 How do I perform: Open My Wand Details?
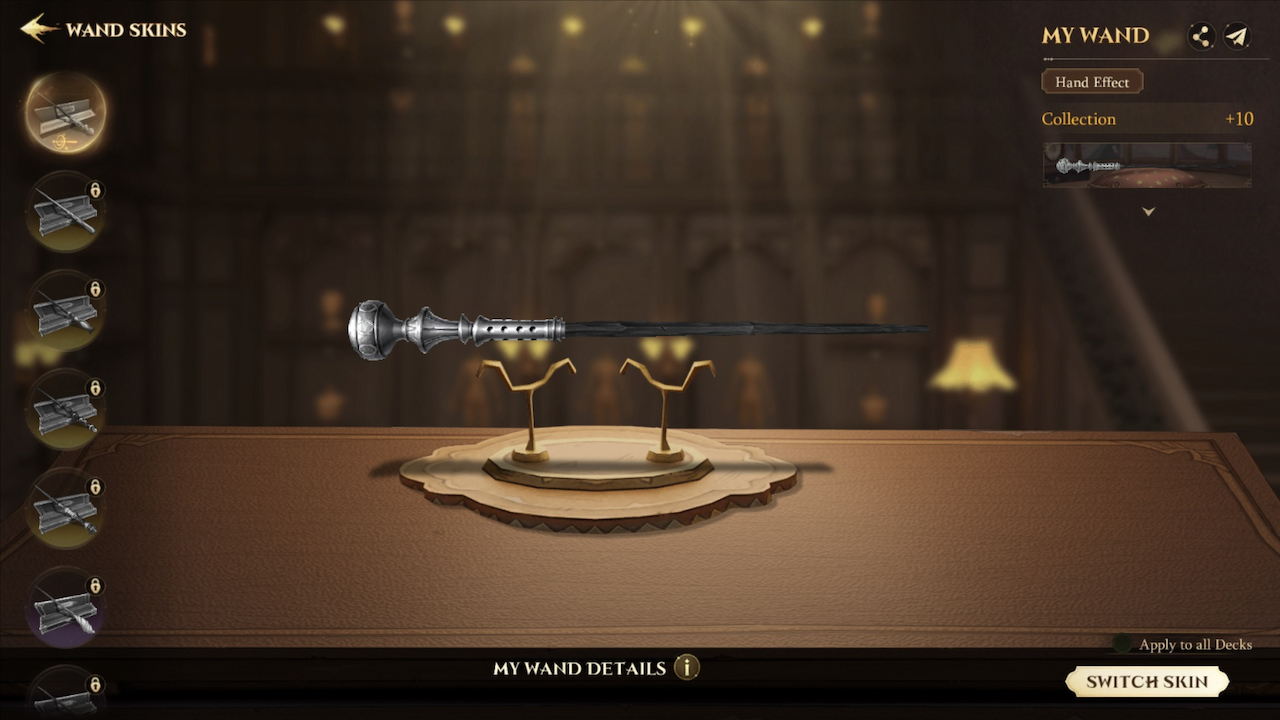click(x=580, y=668)
